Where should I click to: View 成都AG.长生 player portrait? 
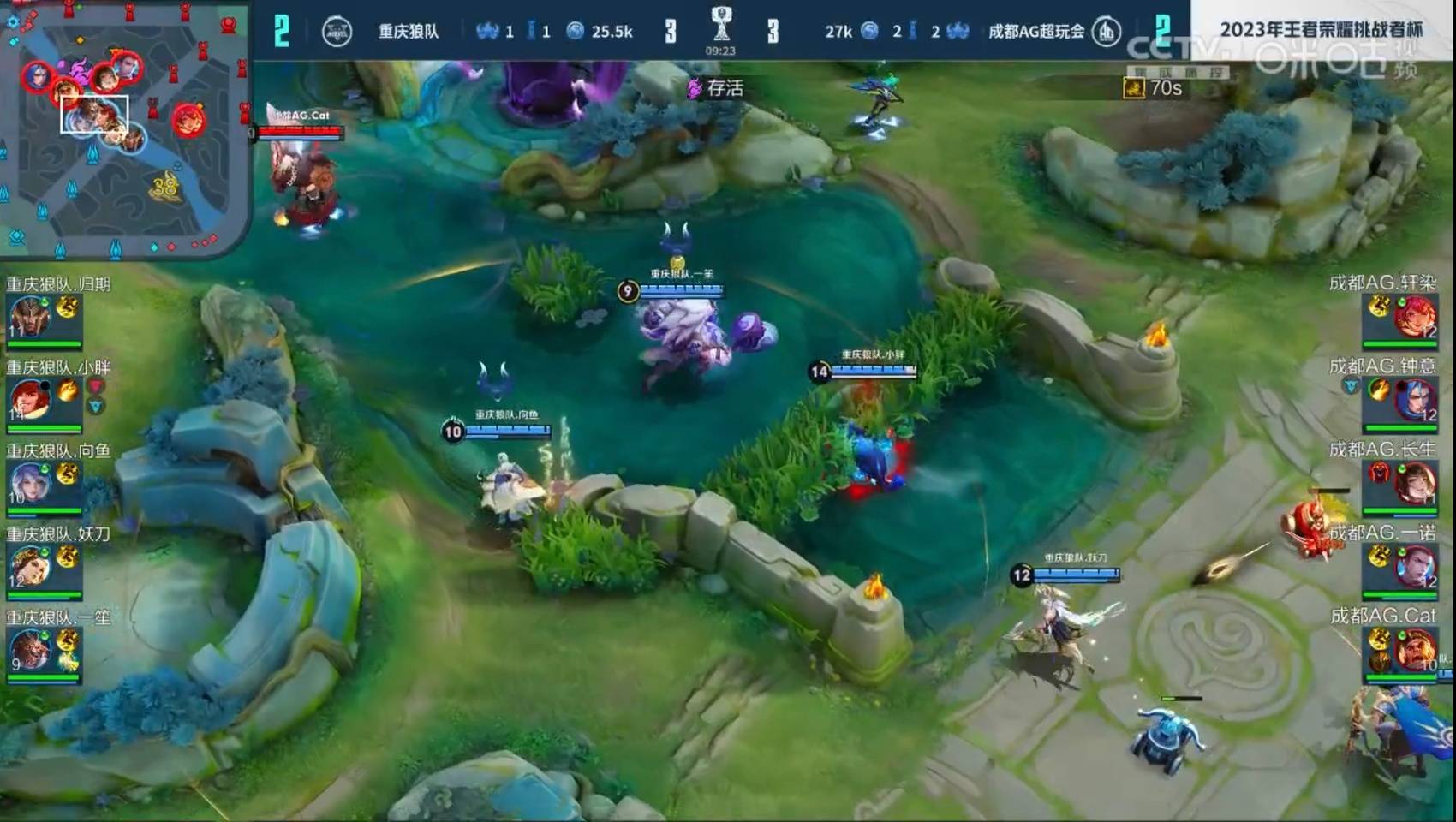coord(1415,483)
